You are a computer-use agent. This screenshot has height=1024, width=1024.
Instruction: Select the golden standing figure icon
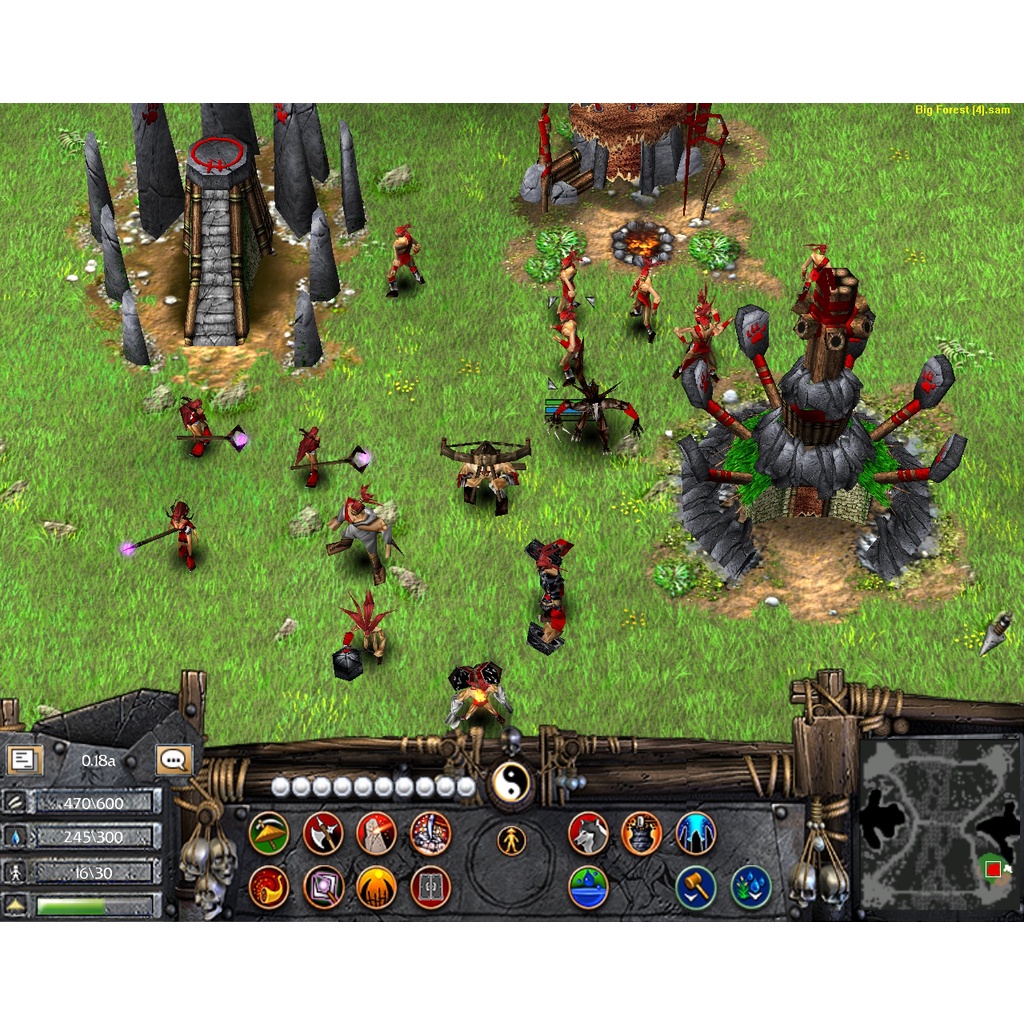[x=511, y=840]
